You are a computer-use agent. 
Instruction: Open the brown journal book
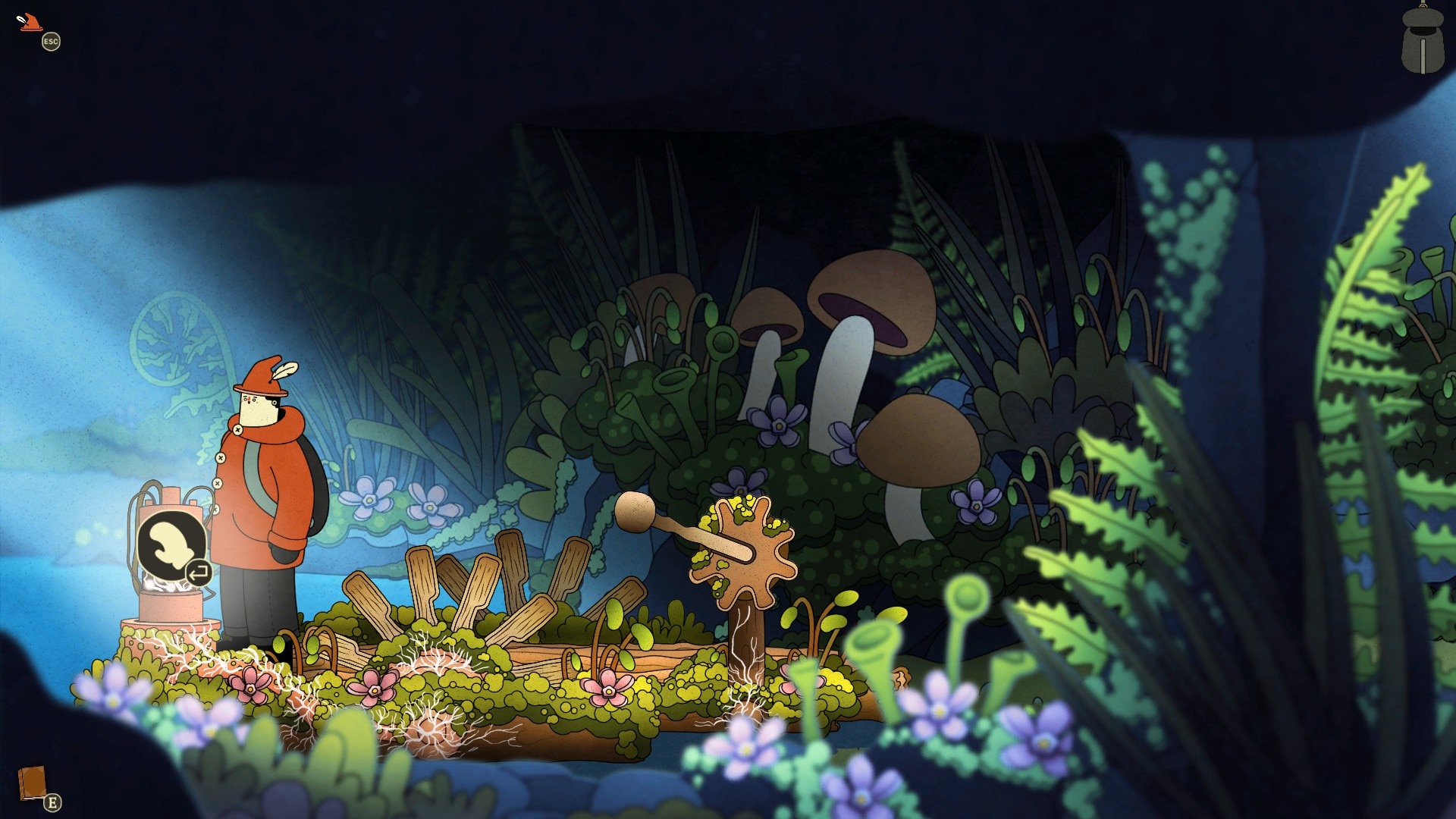click(x=32, y=783)
